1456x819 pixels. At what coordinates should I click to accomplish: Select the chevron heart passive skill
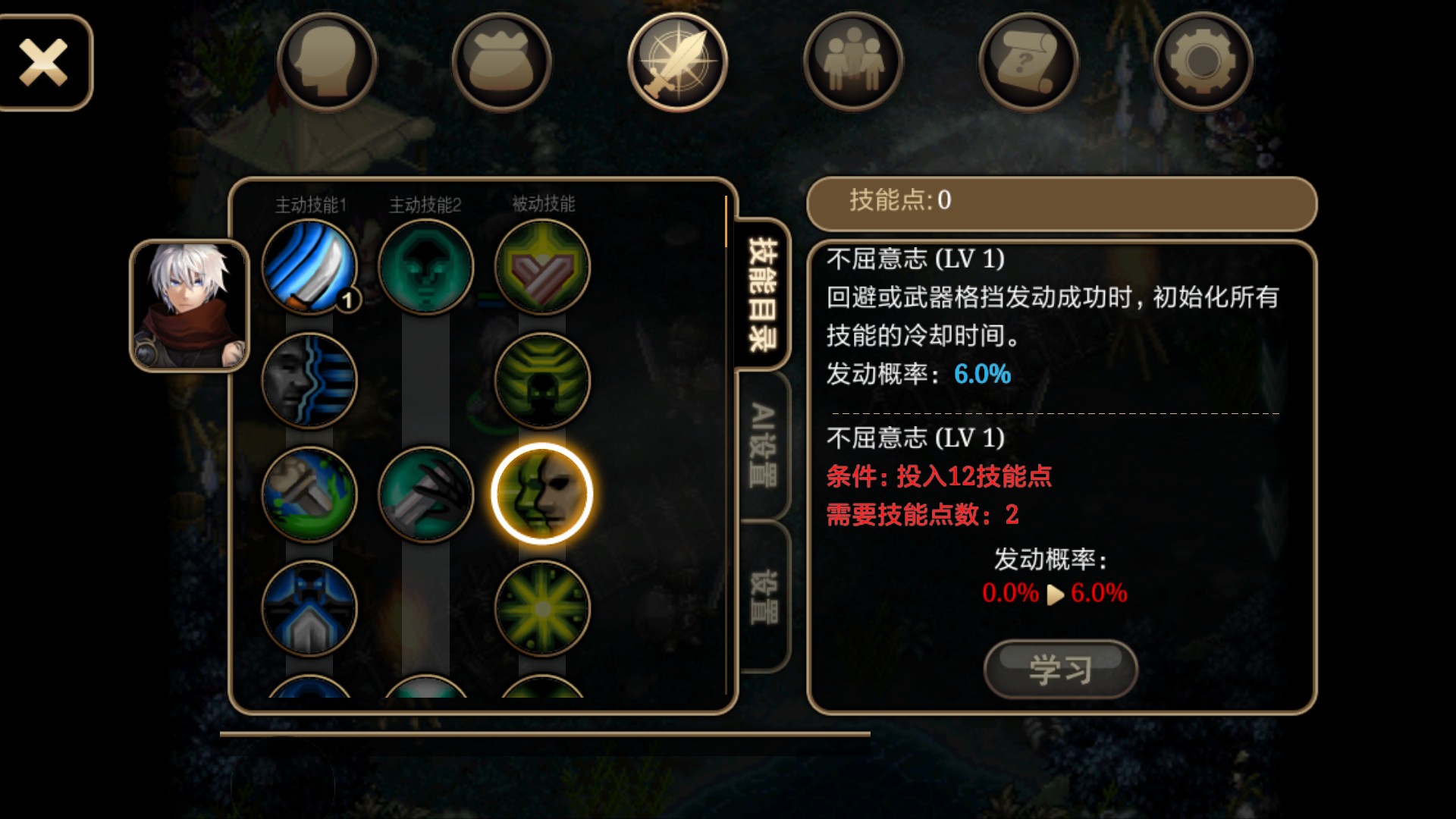[x=541, y=267]
